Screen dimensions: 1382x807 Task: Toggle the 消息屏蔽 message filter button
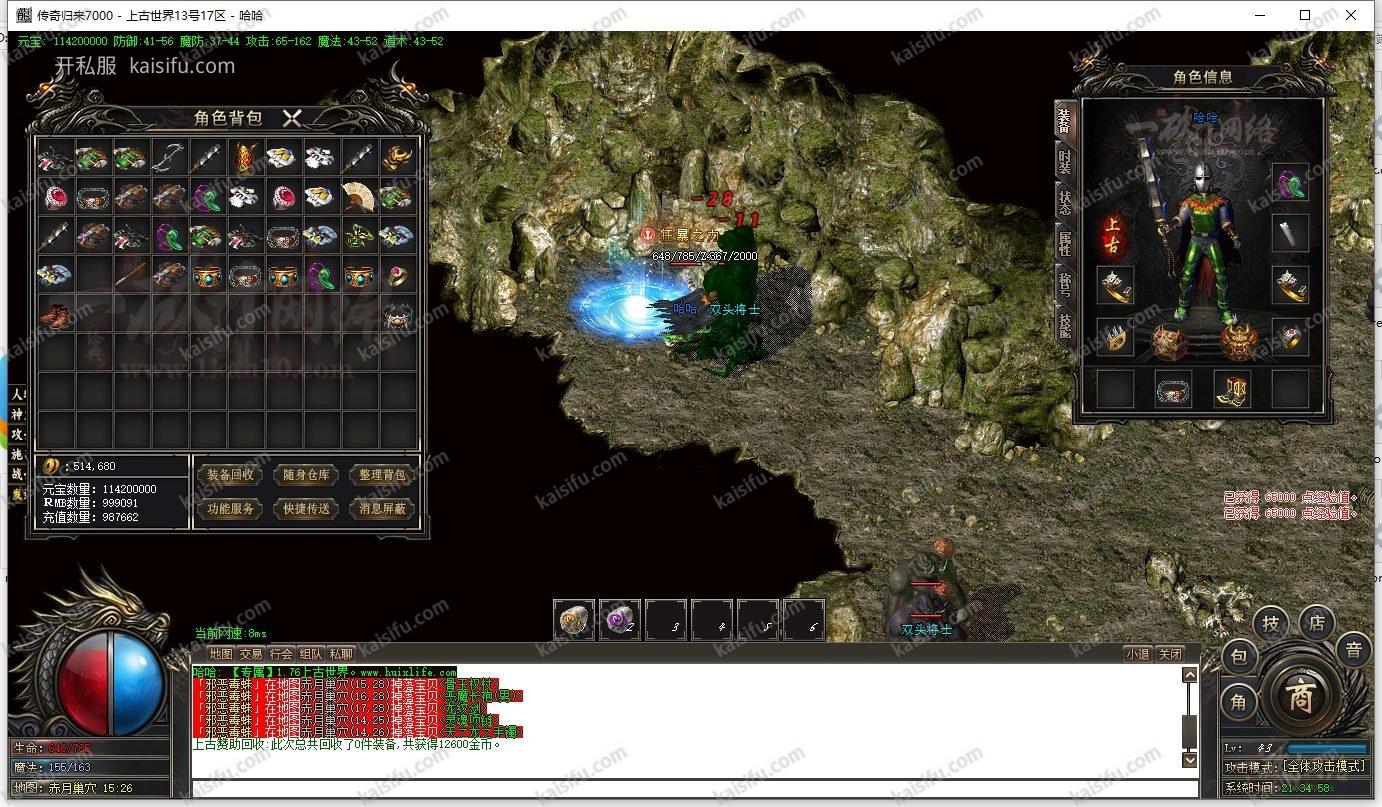382,509
